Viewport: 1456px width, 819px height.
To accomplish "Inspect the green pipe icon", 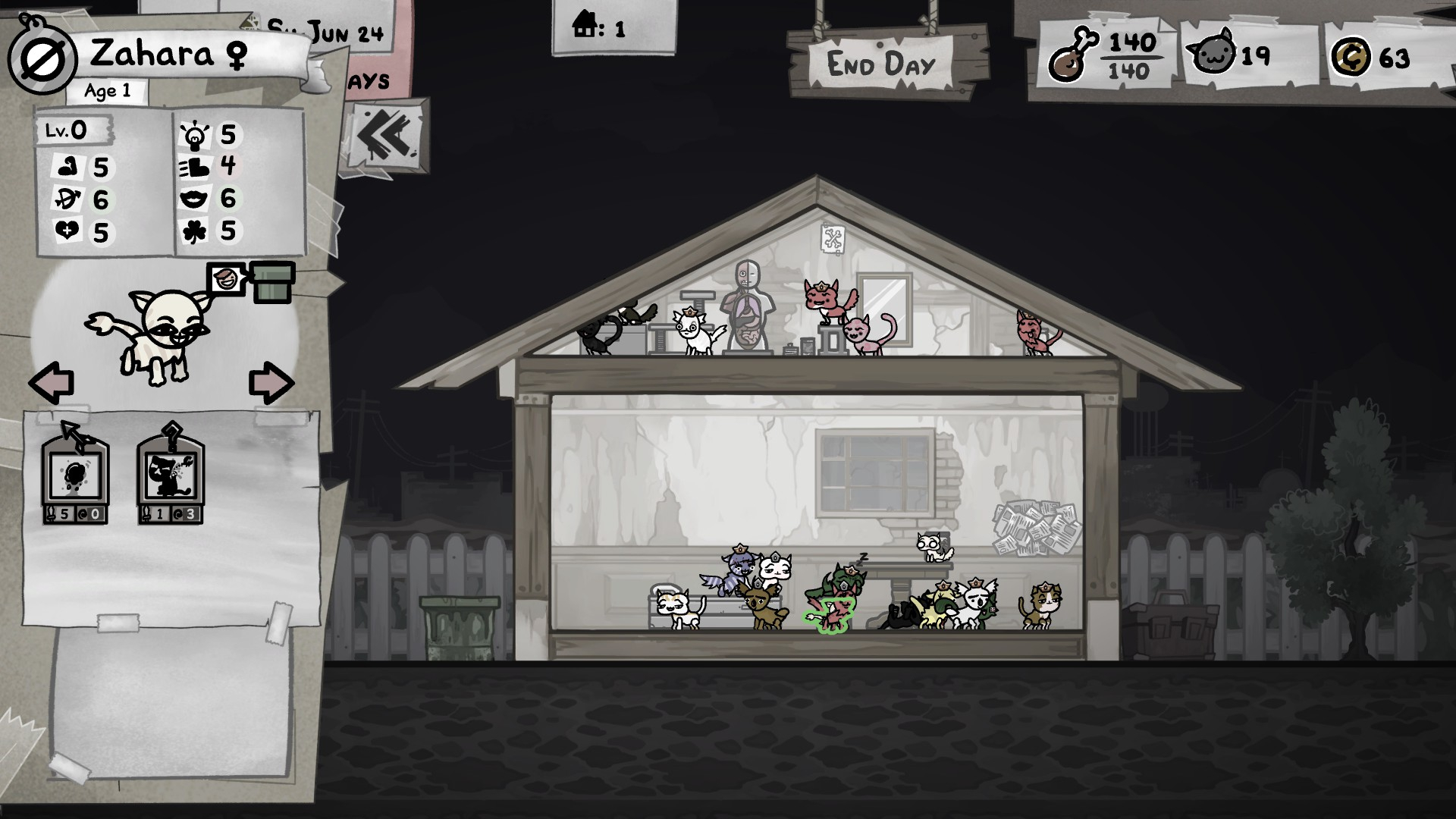I will [x=272, y=281].
